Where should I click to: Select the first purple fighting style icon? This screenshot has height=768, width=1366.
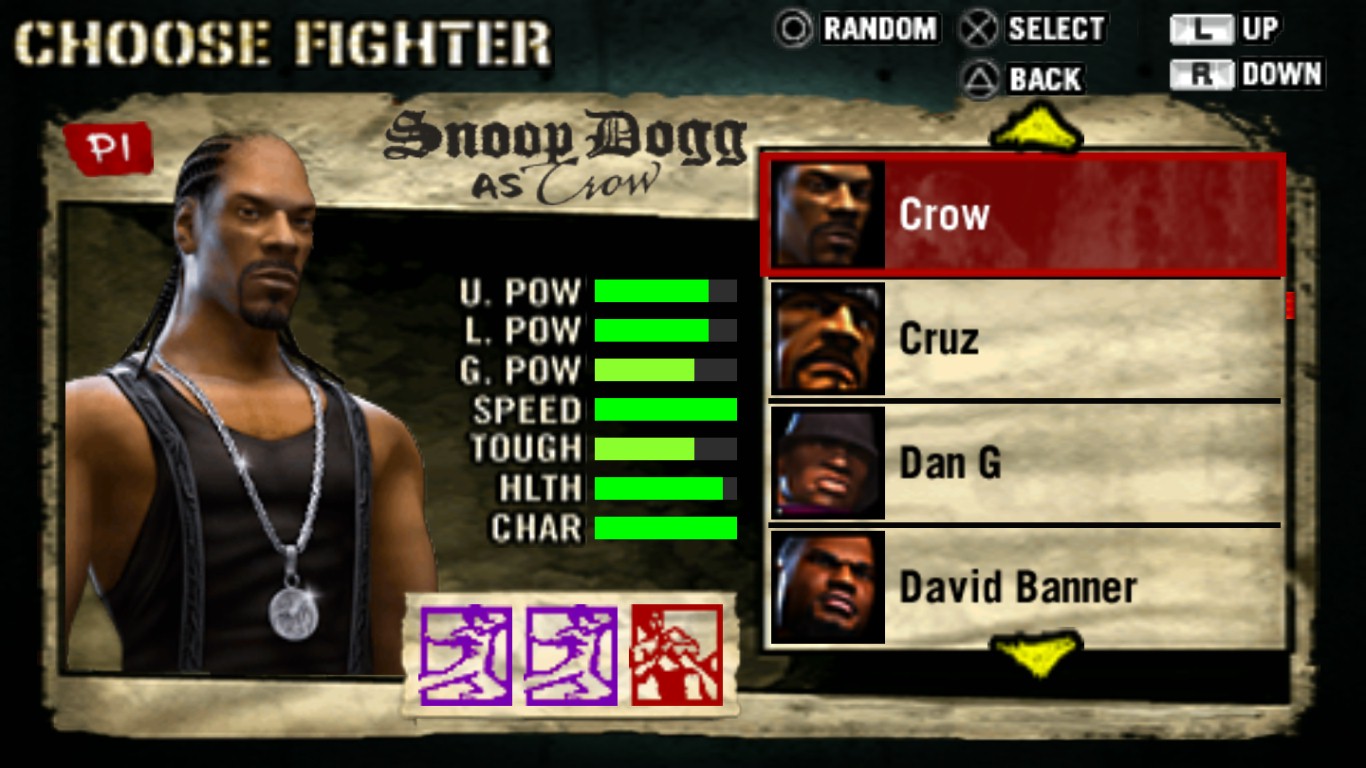466,655
